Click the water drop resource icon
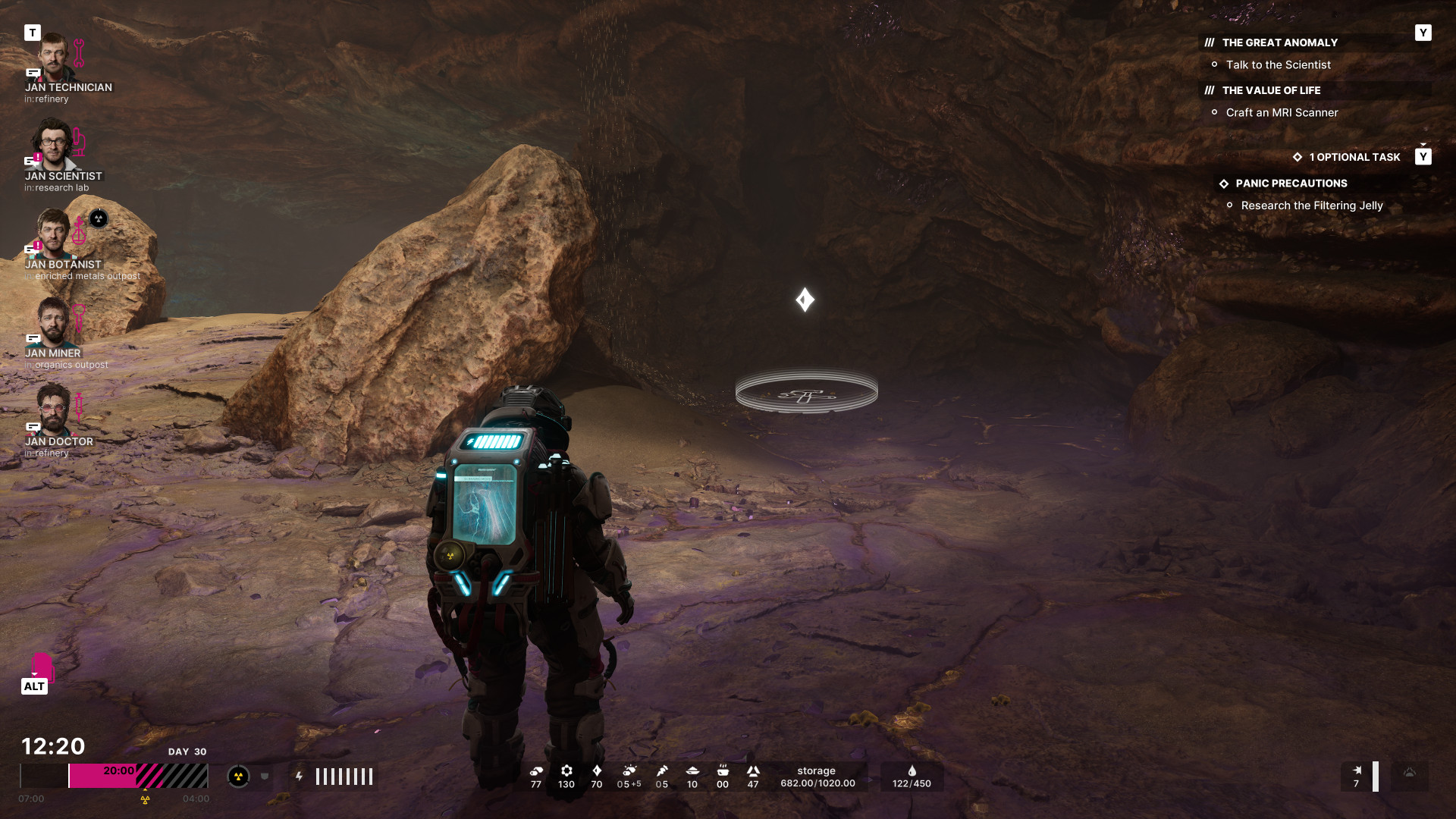Image resolution: width=1456 pixels, height=819 pixels. tap(912, 771)
